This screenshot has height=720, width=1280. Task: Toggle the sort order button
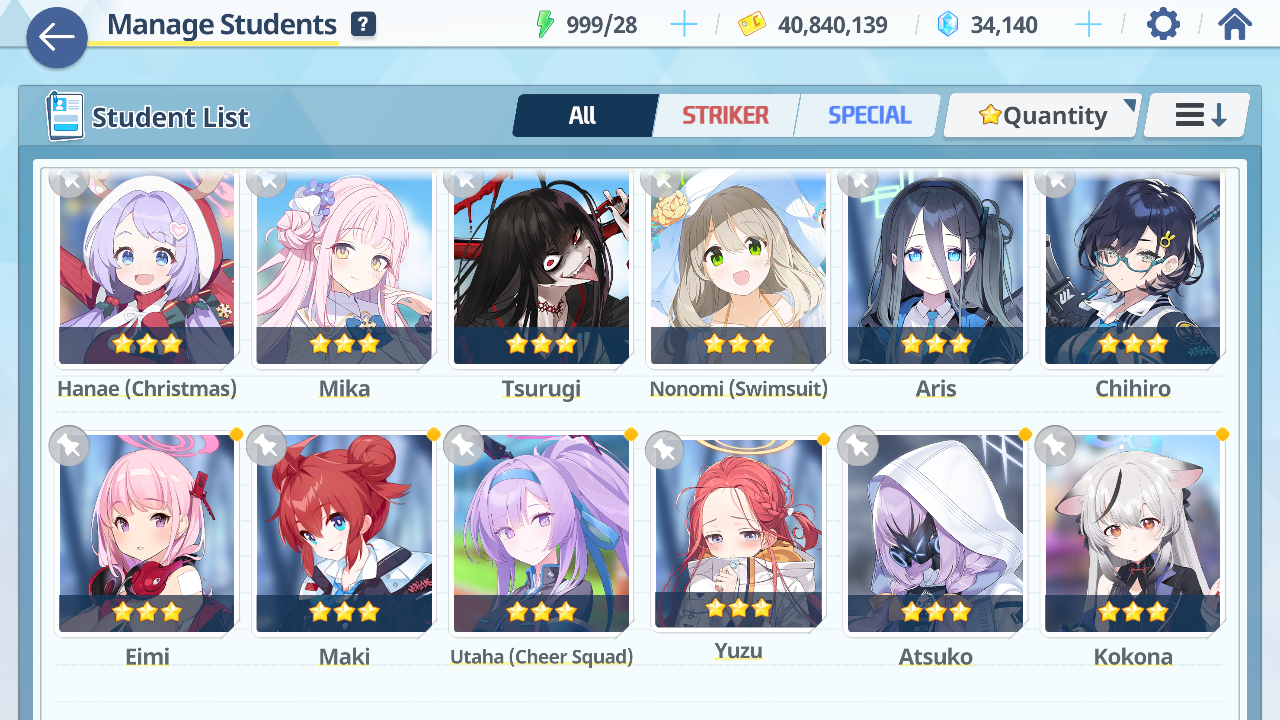[1198, 115]
